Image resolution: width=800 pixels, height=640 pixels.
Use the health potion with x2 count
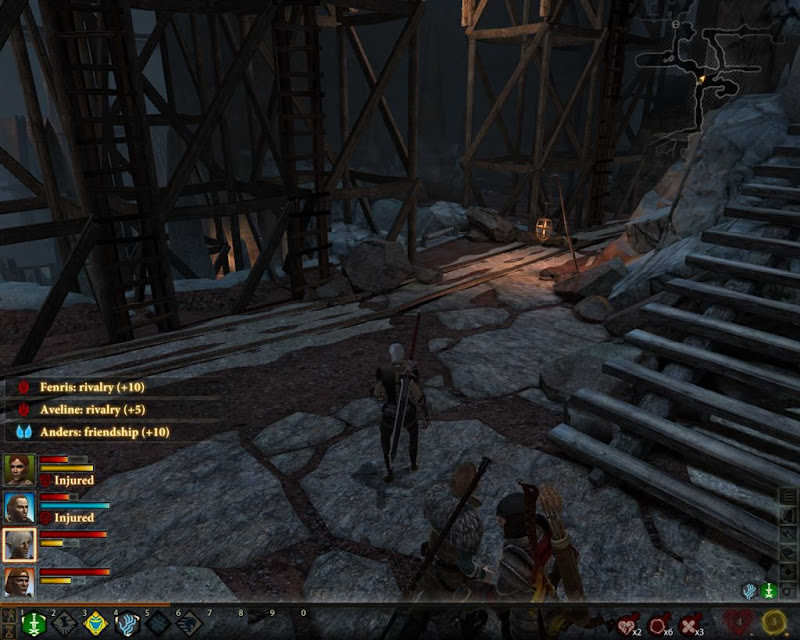pyautogui.click(x=629, y=624)
